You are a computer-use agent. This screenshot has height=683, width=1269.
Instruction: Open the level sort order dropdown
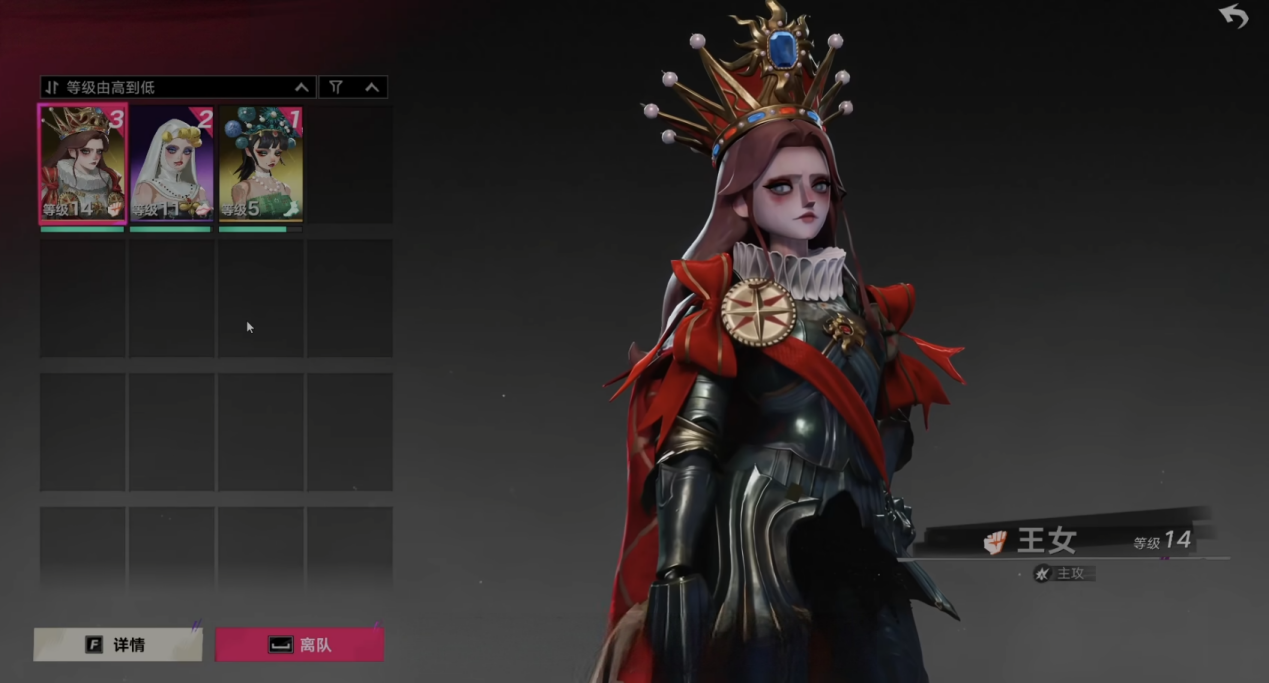click(177, 88)
